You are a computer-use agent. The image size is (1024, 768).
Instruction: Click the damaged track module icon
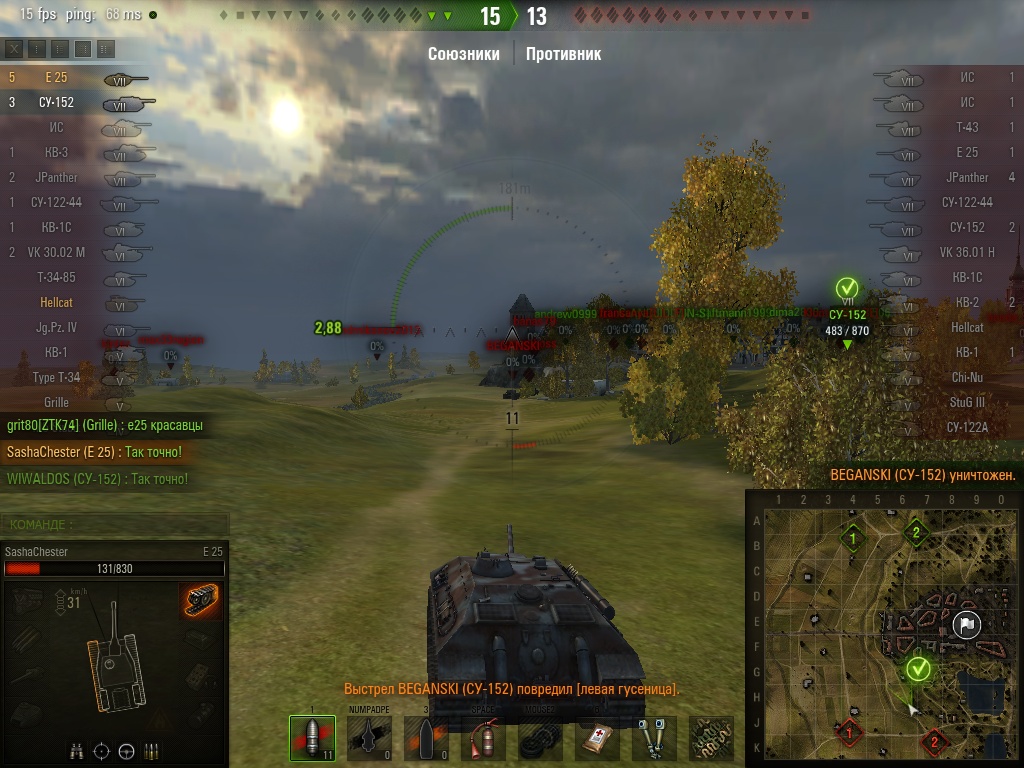point(200,601)
